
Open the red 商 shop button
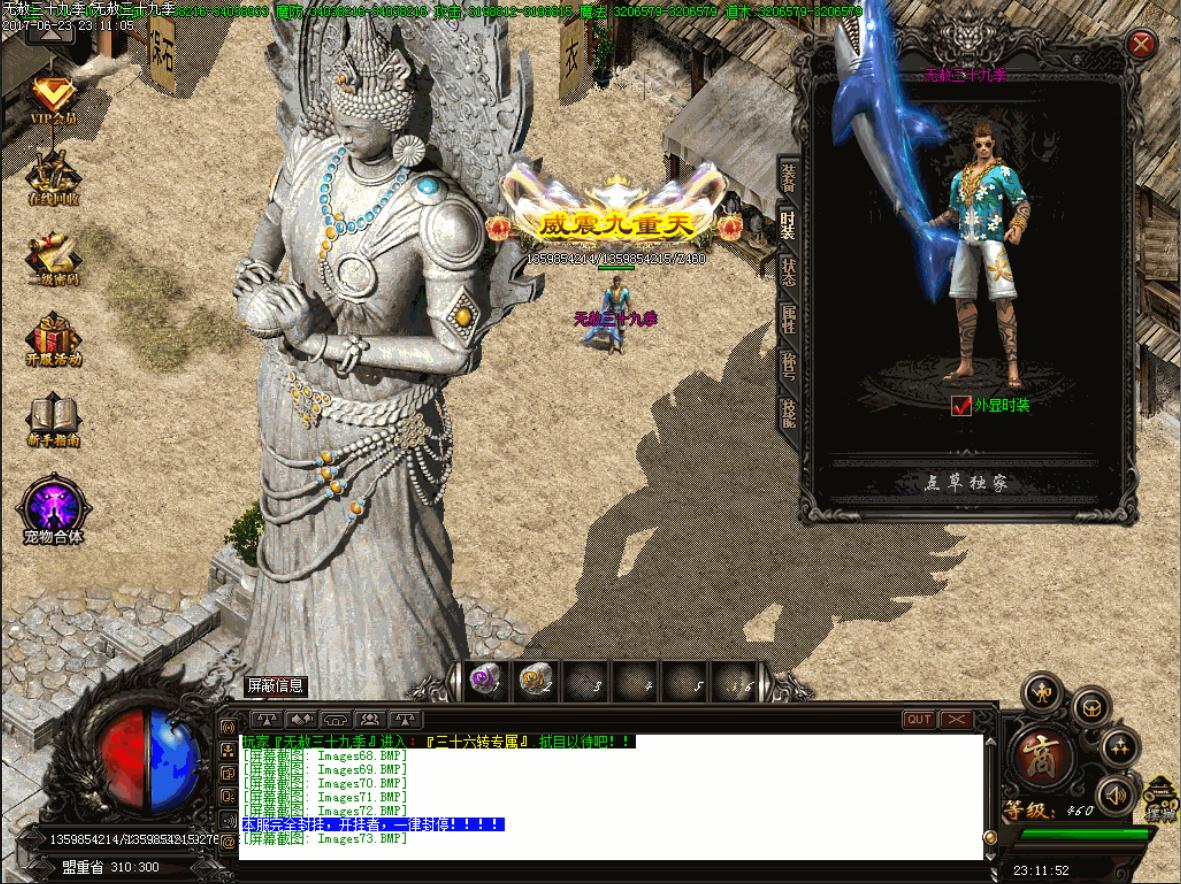click(1041, 753)
